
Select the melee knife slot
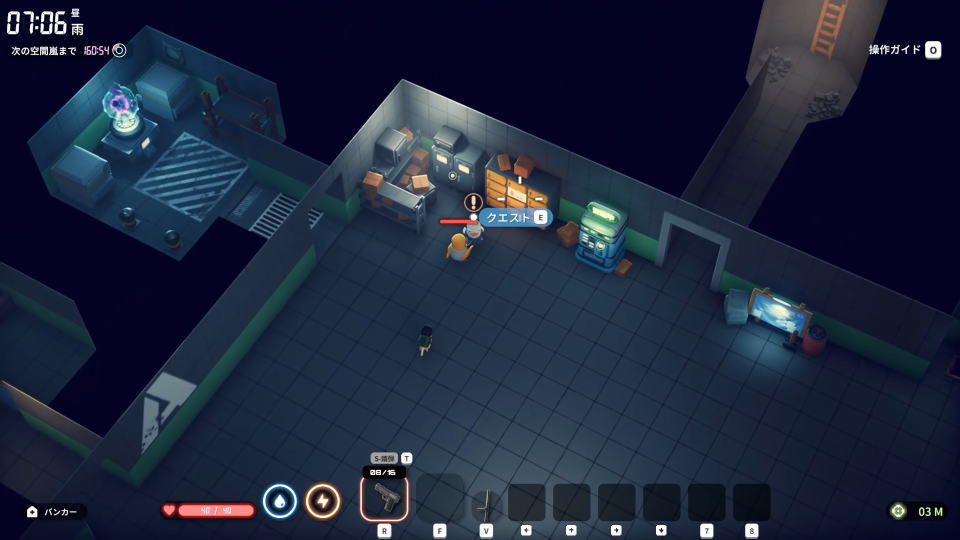click(487, 501)
